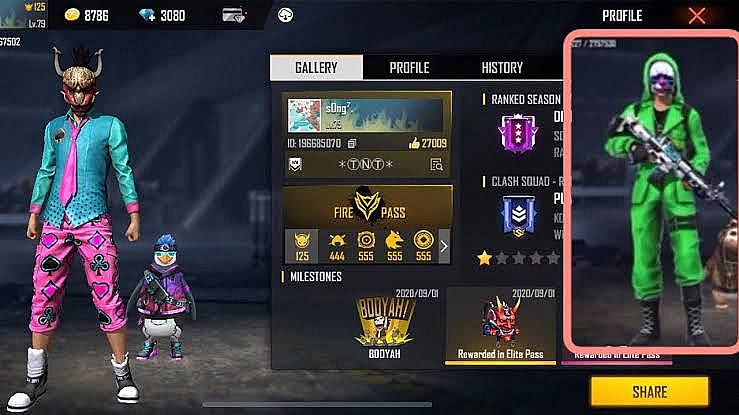Click the yellow Share button
The width and height of the screenshot is (739, 415).
click(x=649, y=391)
